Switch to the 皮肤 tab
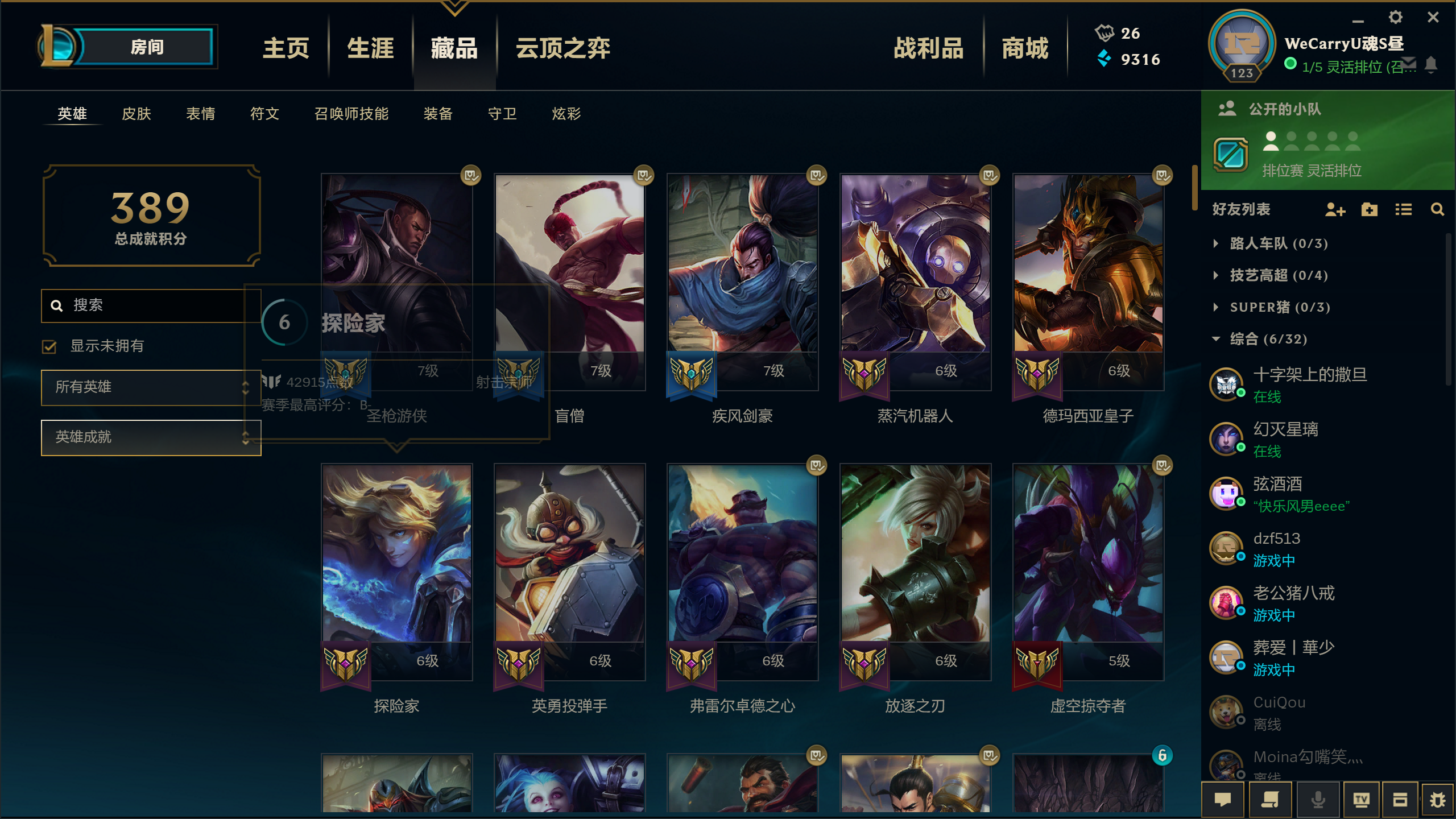This screenshot has width=1456, height=819. (135, 114)
